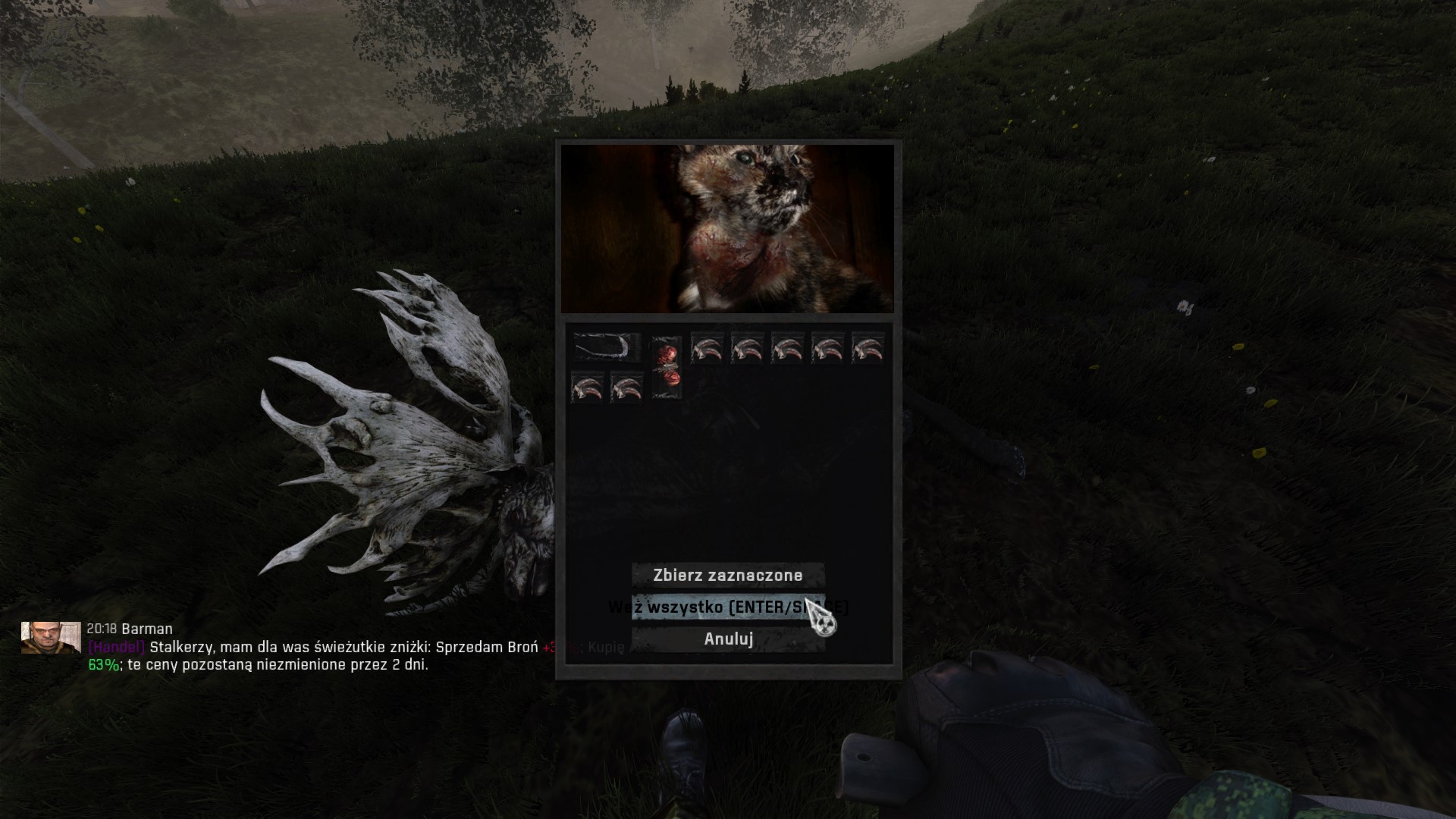1456x819 pixels.
Task: Select the wide dark tail item
Action: pos(607,348)
